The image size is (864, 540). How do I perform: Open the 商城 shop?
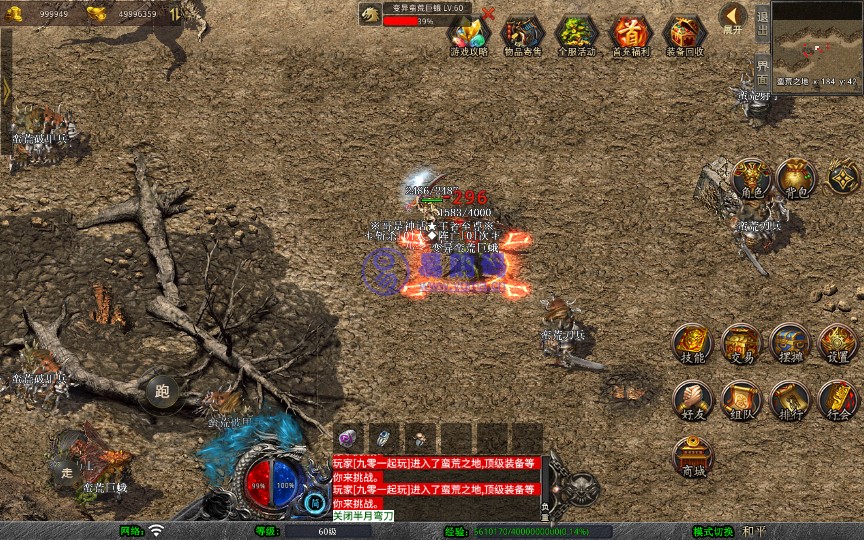click(x=692, y=455)
